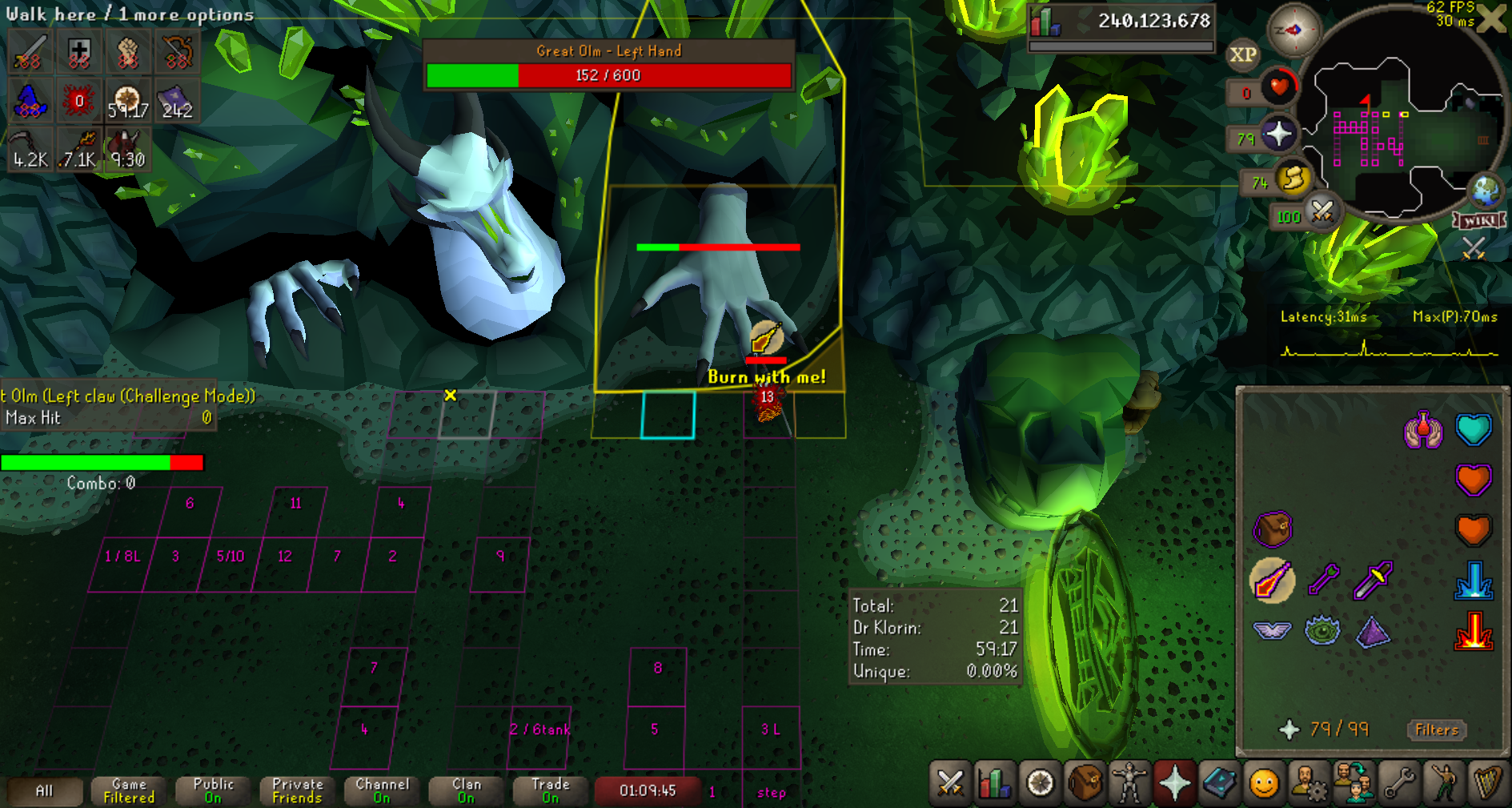Open the world map globe
This screenshot has height=808, width=1512.
point(1486,190)
